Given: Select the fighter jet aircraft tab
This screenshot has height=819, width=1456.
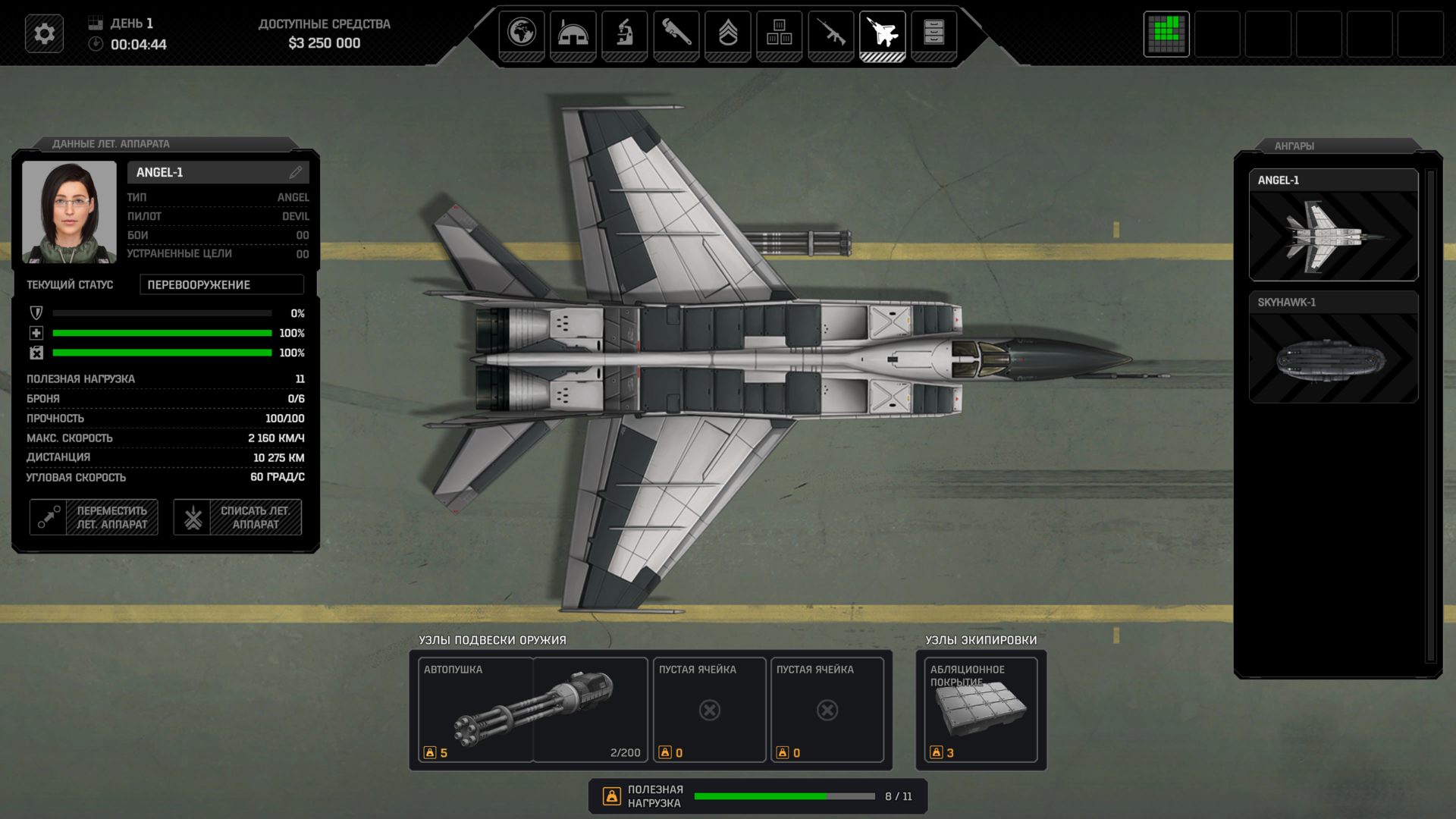Looking at the screenshot, I should [x=882, y=34].
